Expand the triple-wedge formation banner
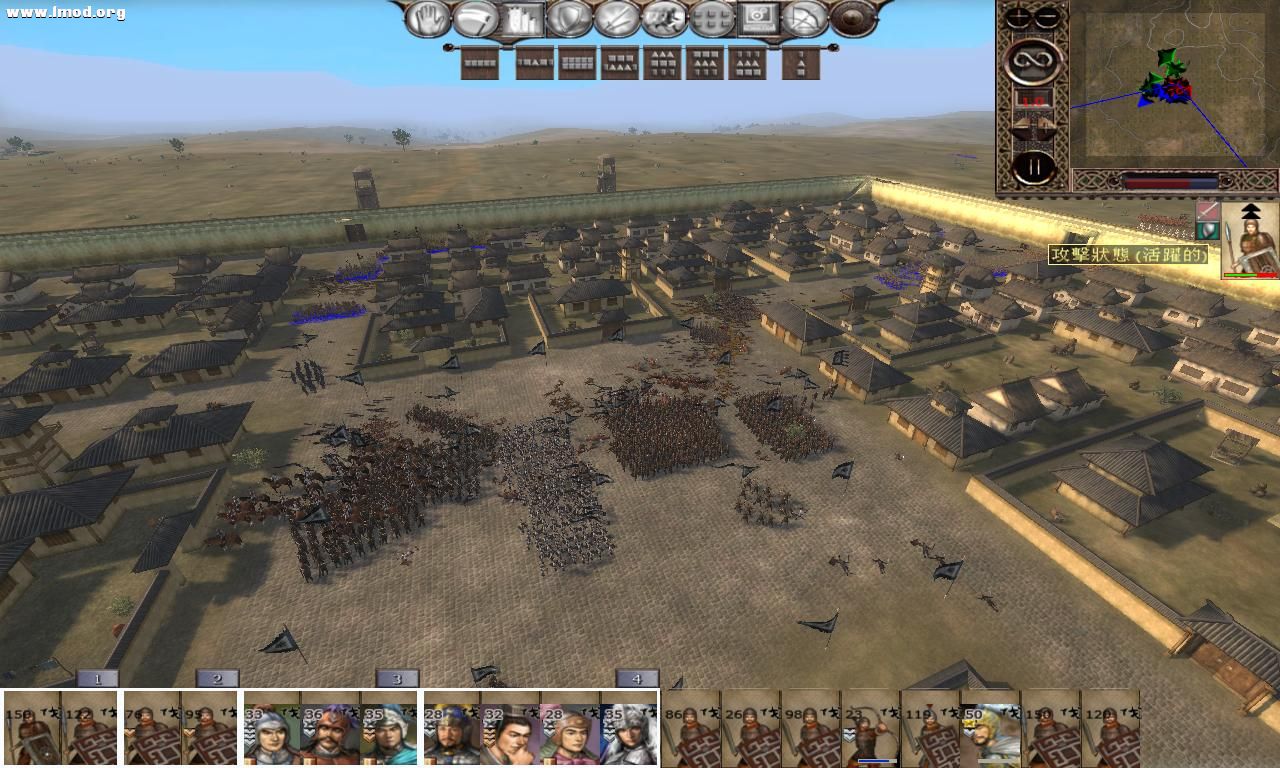Screen dimensions: 1280x768 (664, 64)
